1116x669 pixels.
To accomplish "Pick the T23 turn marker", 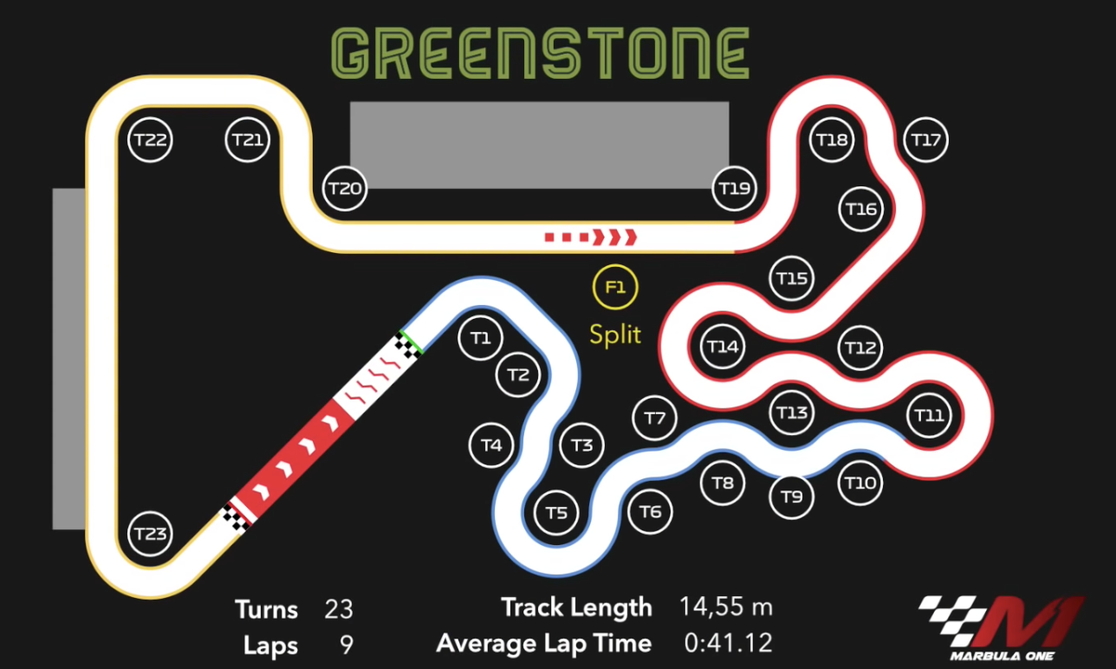I will (150, 533).
